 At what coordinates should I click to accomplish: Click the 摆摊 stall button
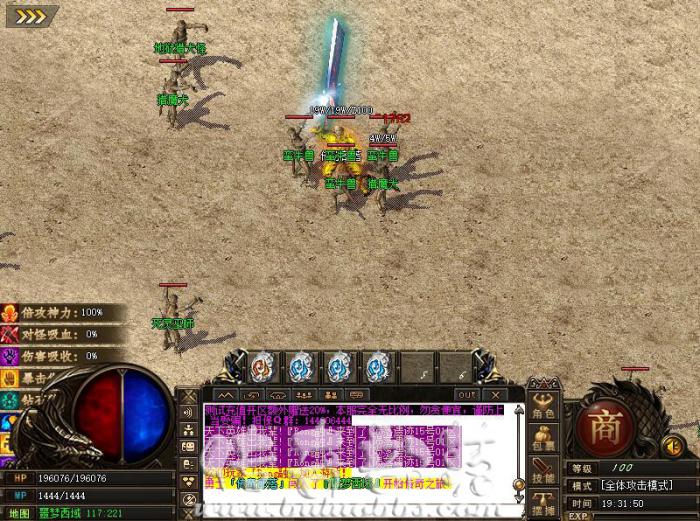543,501
